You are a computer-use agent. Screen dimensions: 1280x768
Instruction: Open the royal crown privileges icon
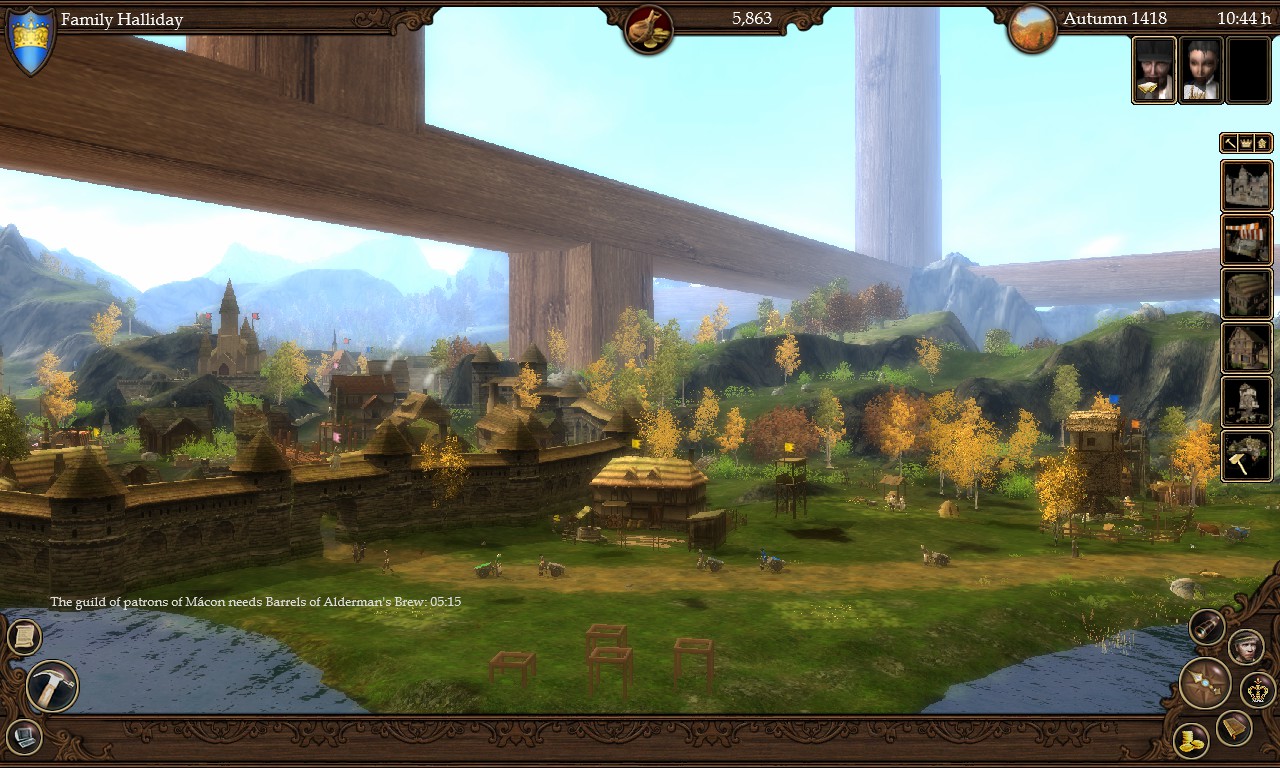tap(1257, 690)
